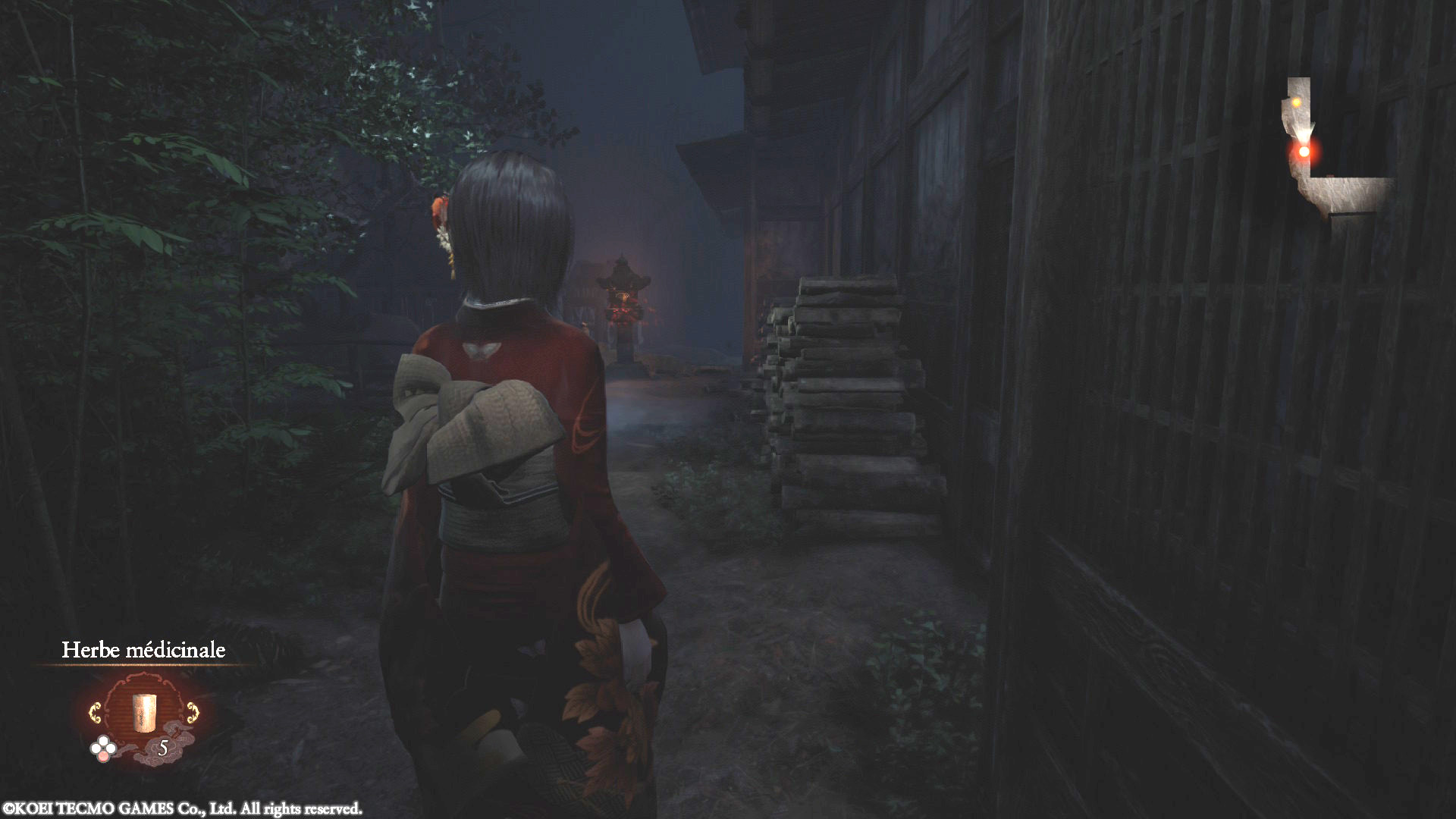
Task: Open the minimap in the corner
Action: pyautogui.click(x=1335, y=149)
